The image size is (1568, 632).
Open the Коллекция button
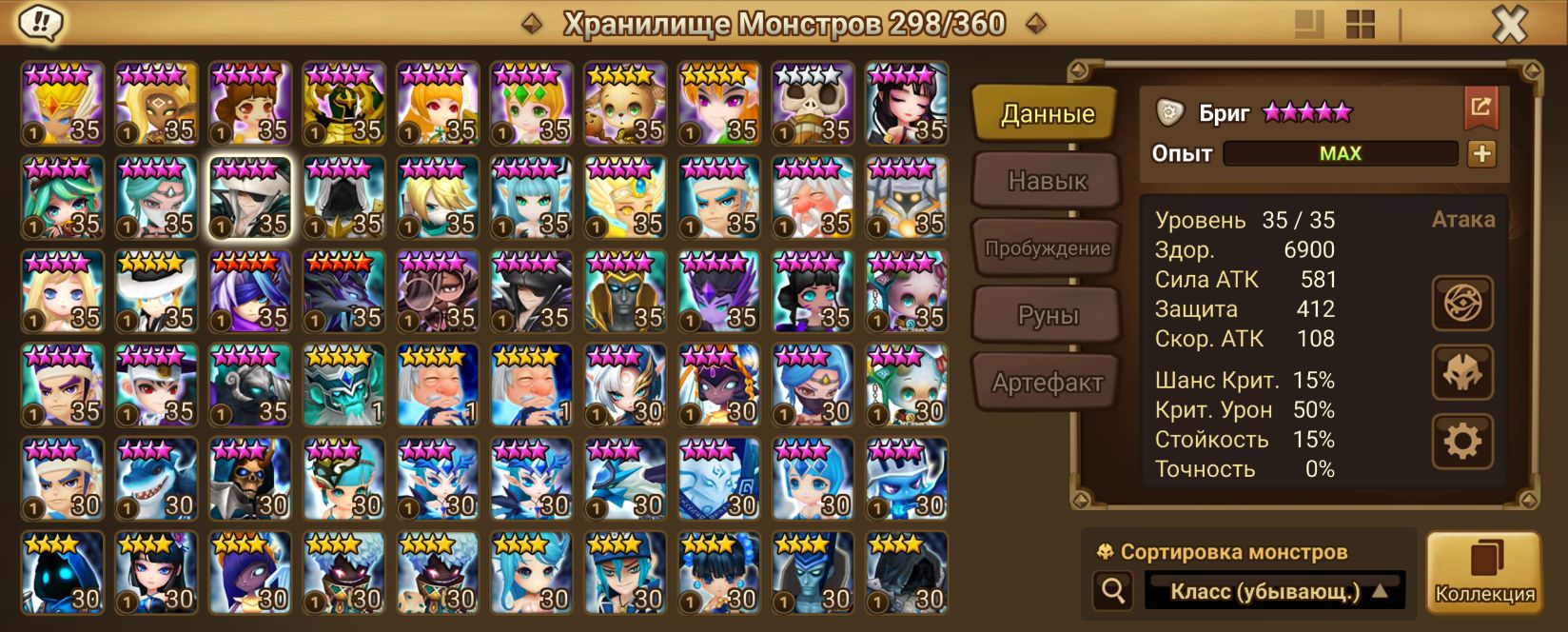[1484, 572]
